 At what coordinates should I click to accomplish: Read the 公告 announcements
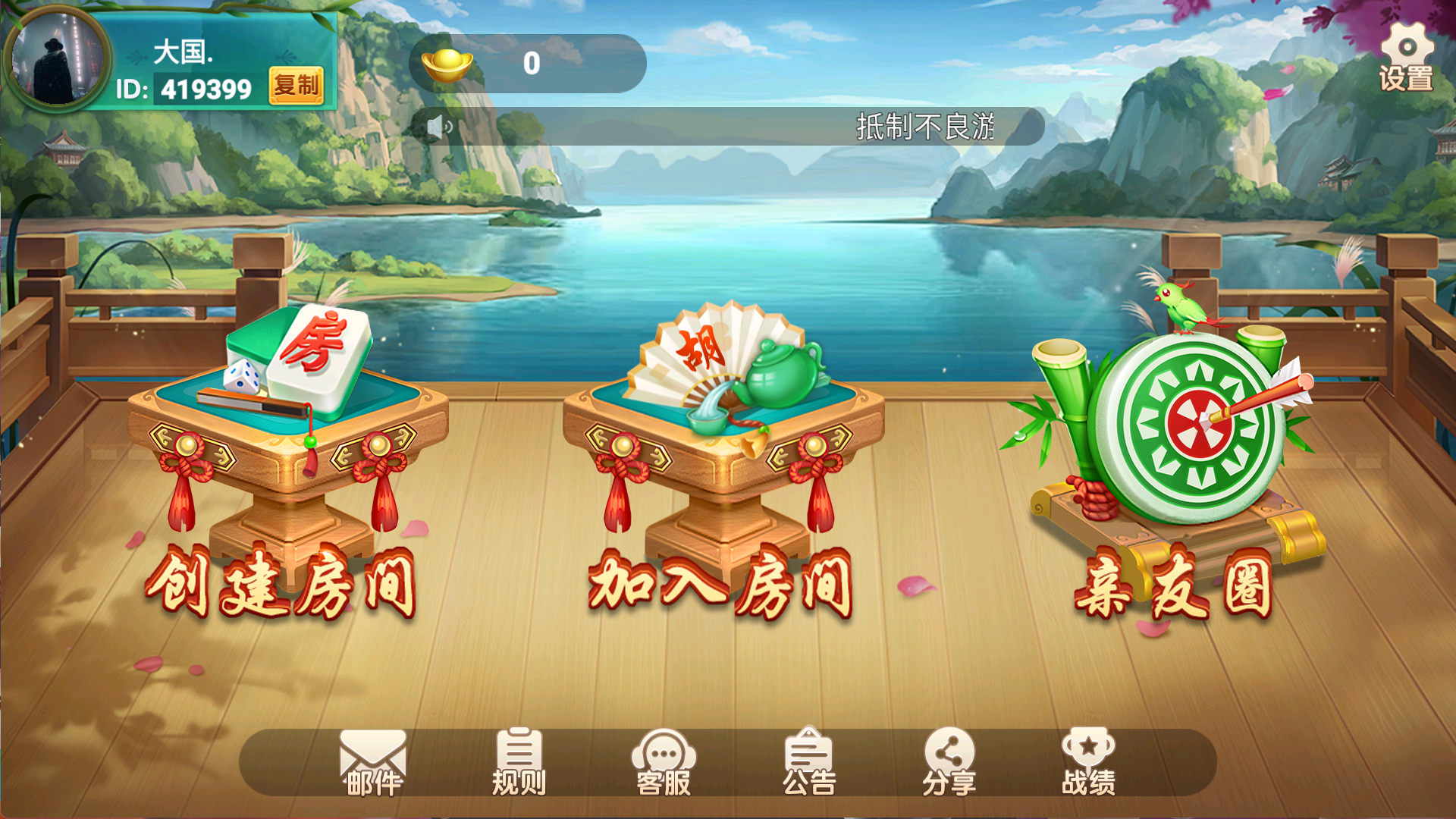coord(808,763)
